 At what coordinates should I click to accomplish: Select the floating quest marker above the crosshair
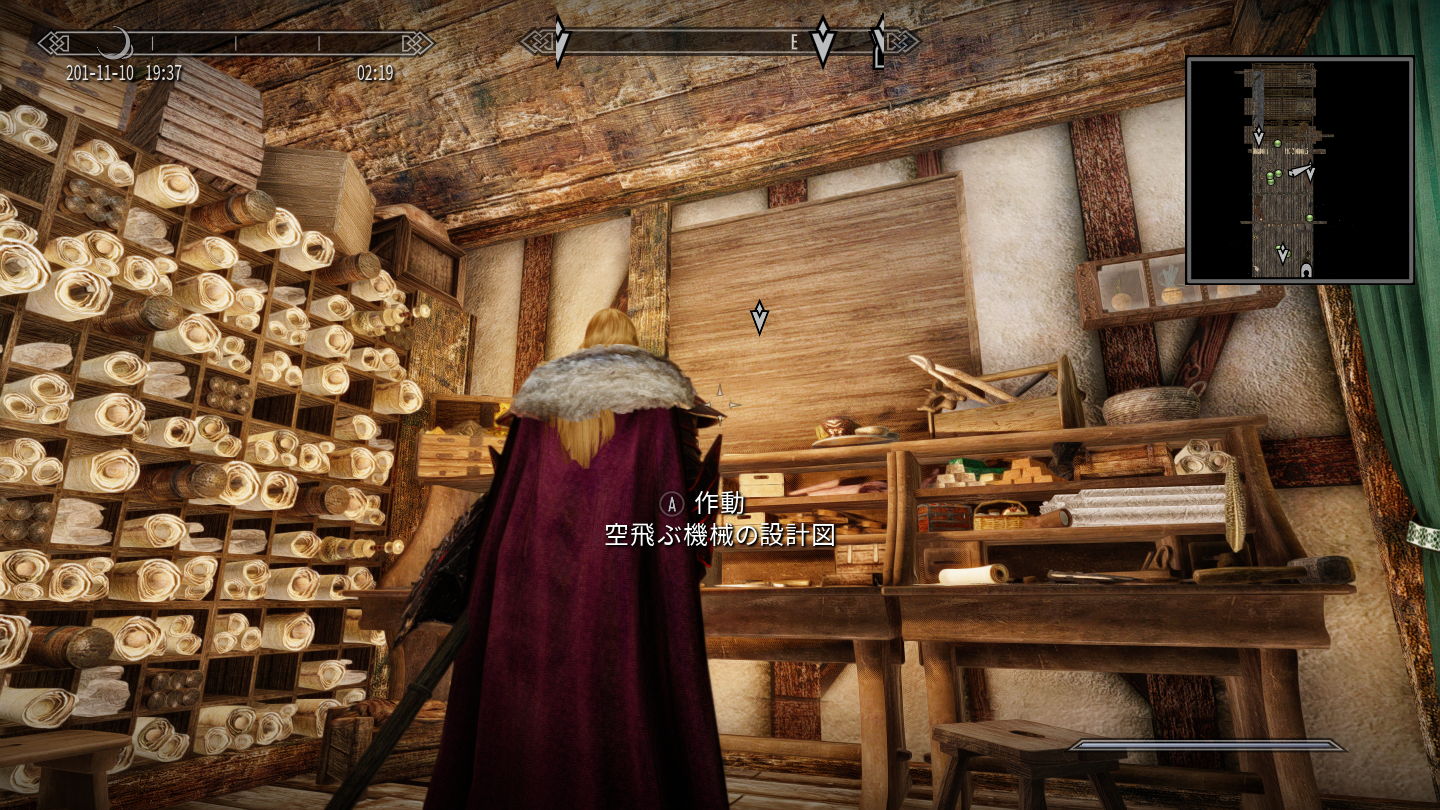coord(759,317)
